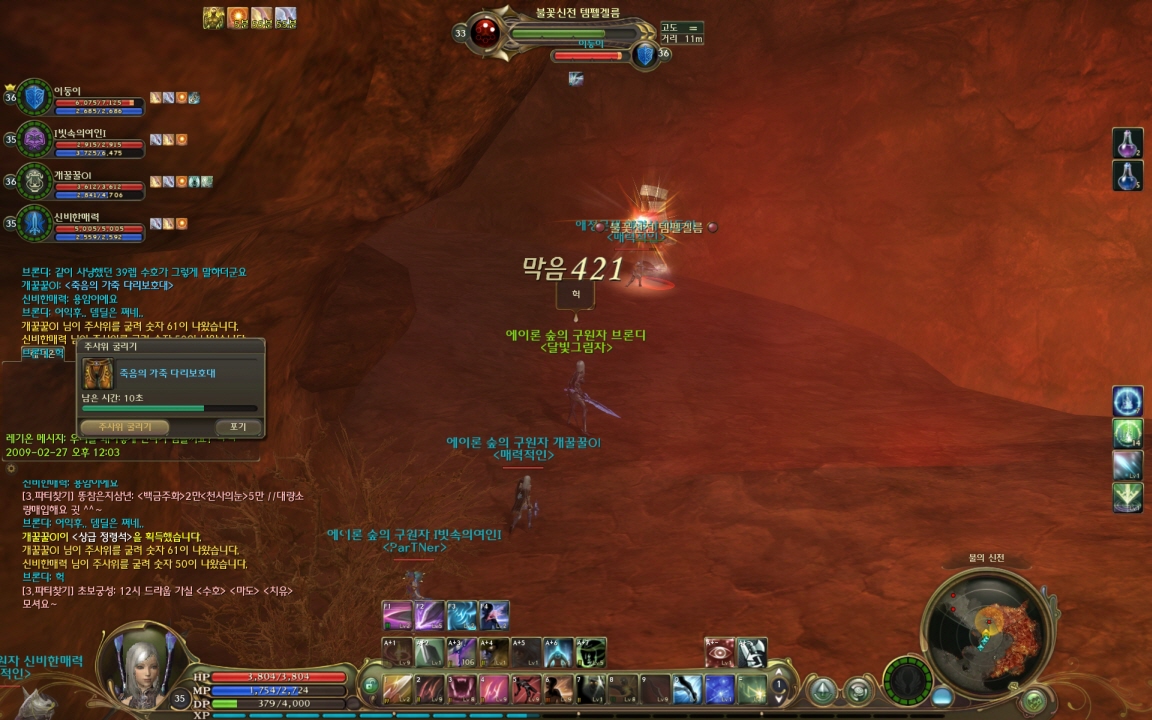Use the red potion quick slot
The width and height of the screenshot is (1152, 720).
[x=1128, y=144]
